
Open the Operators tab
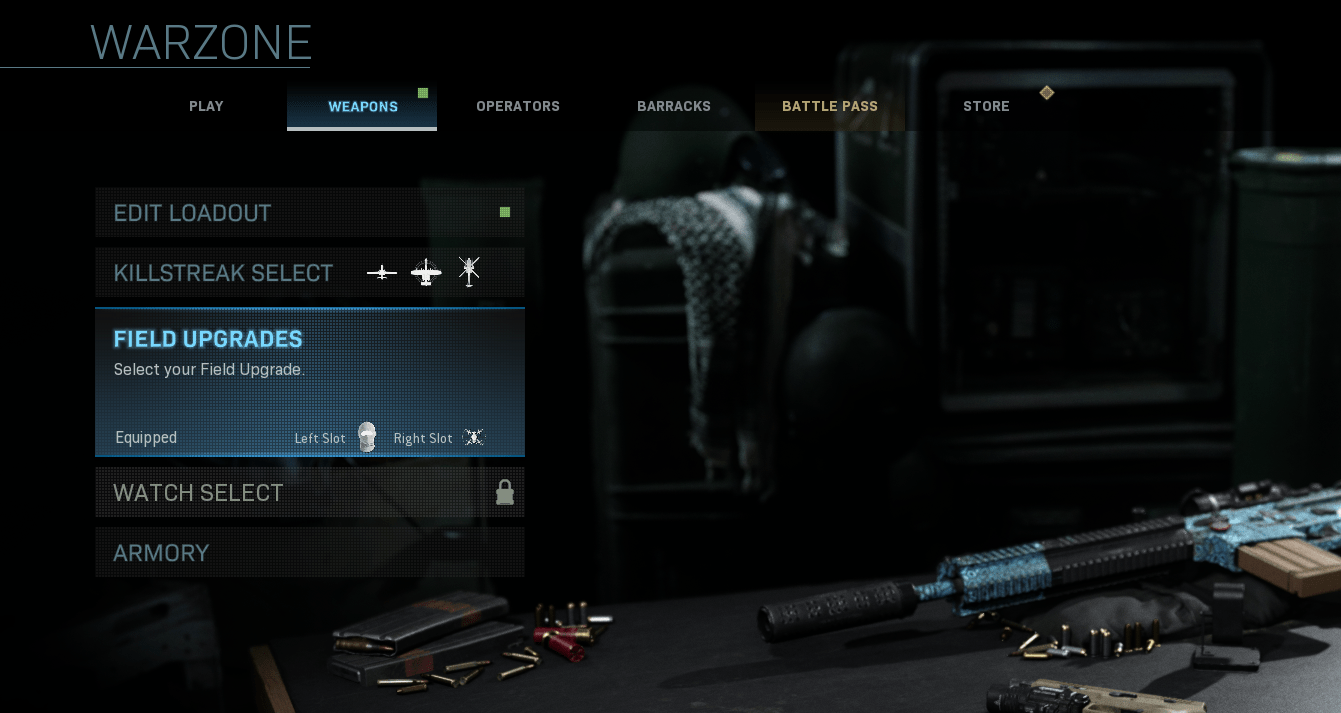tap(518, 107)
